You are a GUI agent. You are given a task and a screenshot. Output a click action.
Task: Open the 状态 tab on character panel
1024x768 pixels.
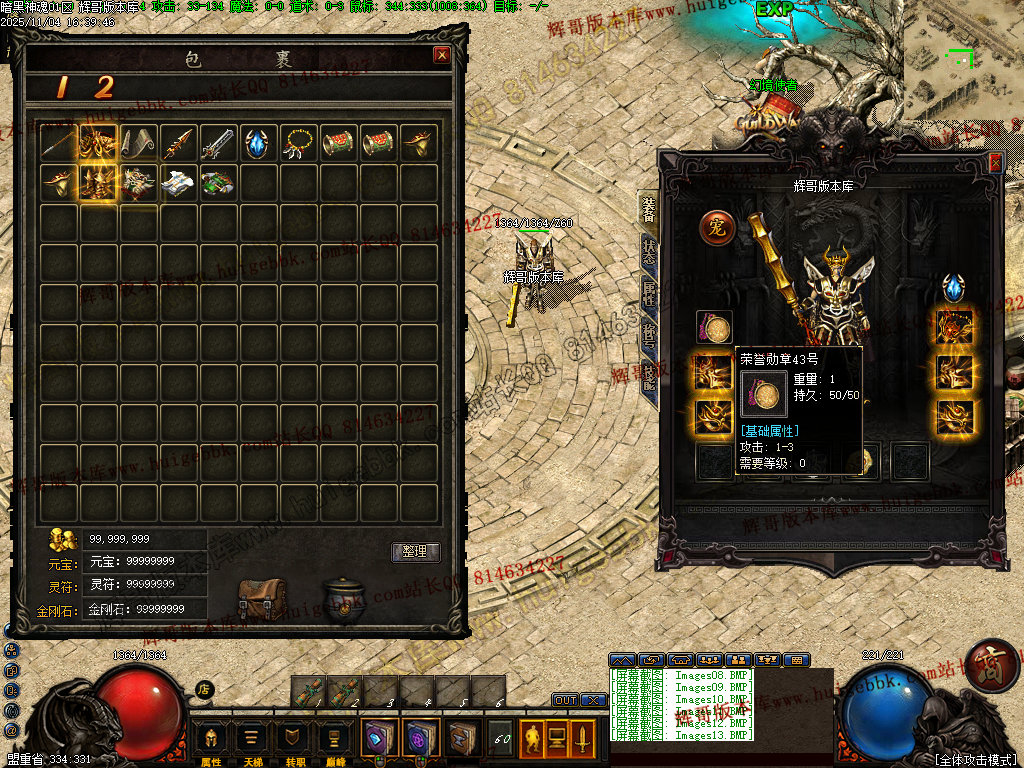coord(649,250)
